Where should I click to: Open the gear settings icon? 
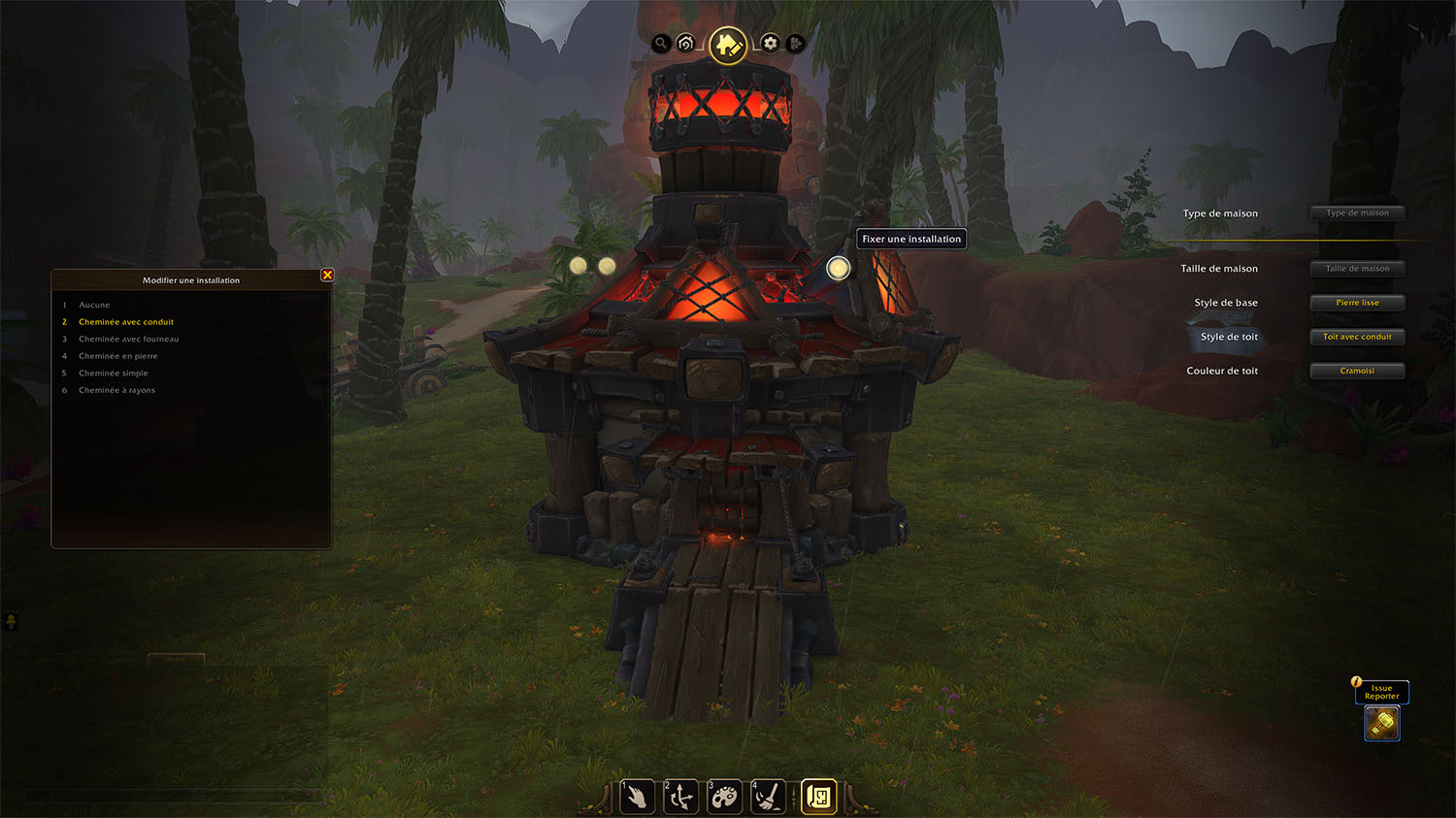point(770,44)
